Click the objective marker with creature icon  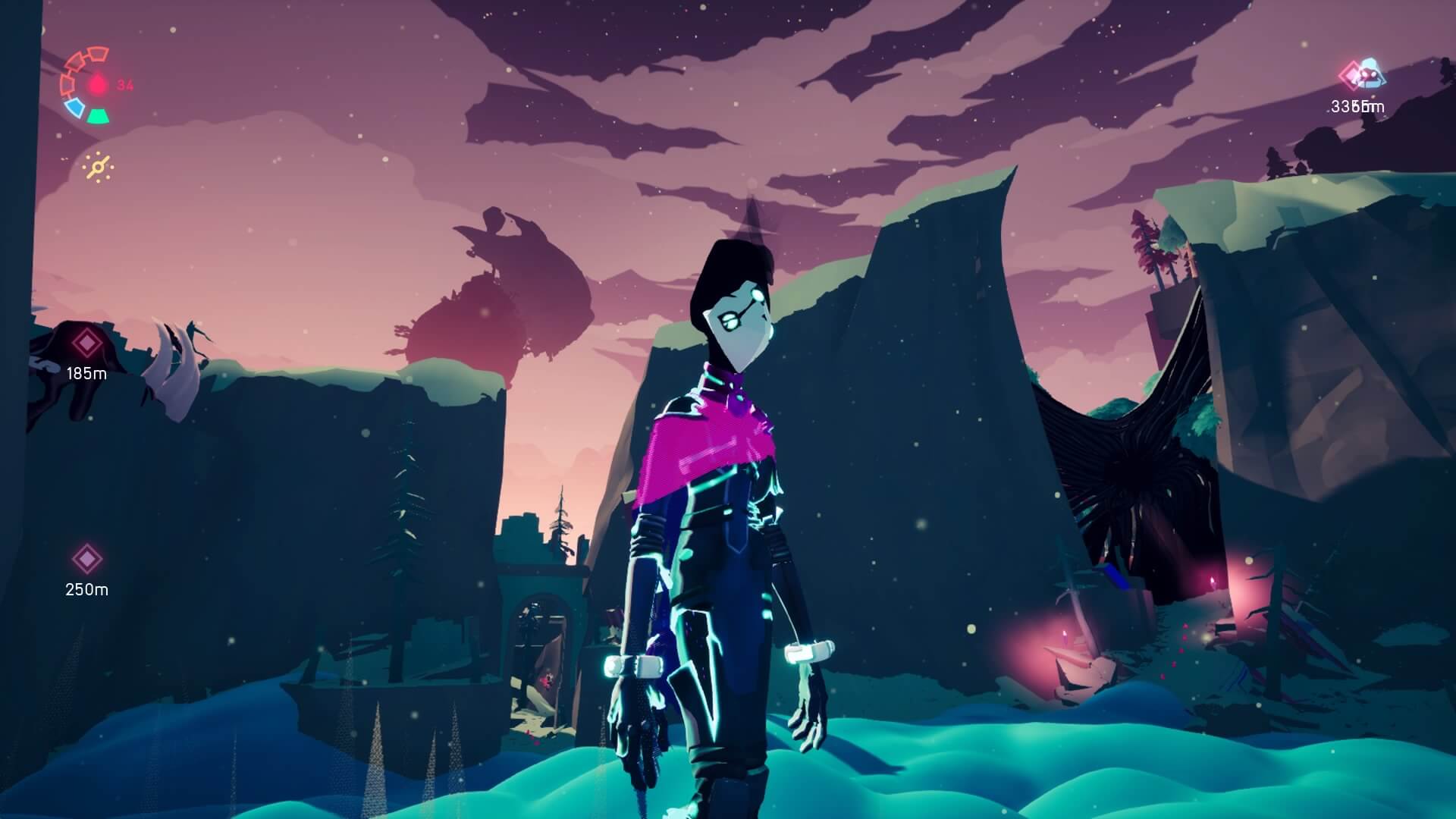tap(1362, 76)
